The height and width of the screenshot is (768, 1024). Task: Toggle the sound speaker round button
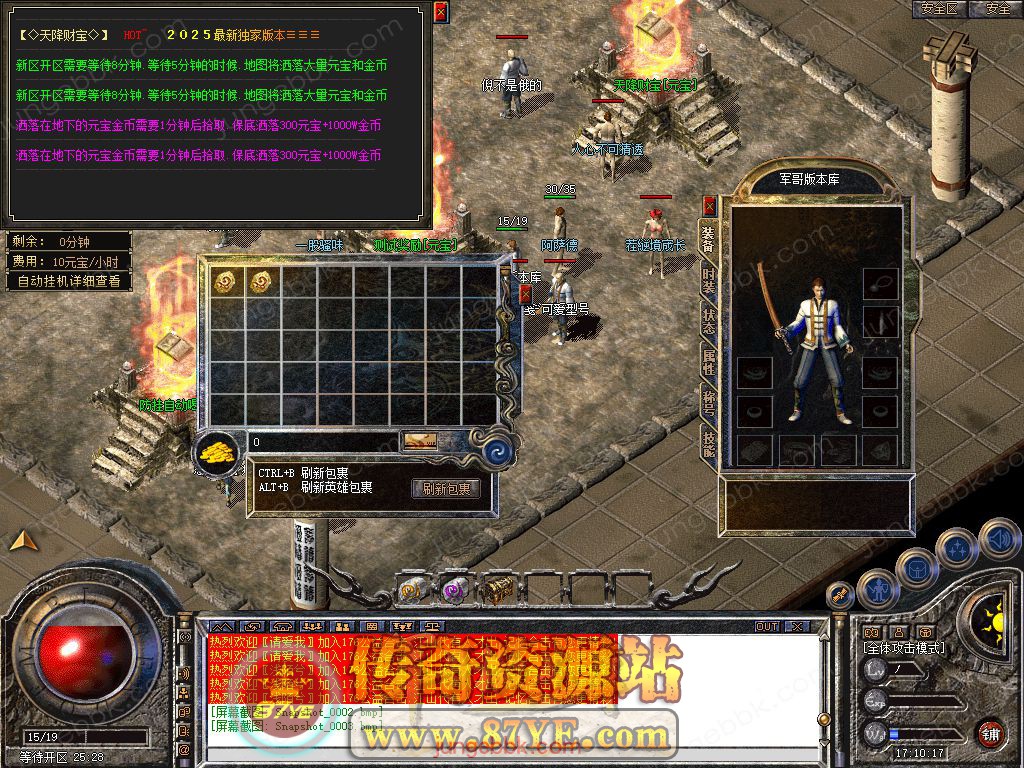pos(998,540)
